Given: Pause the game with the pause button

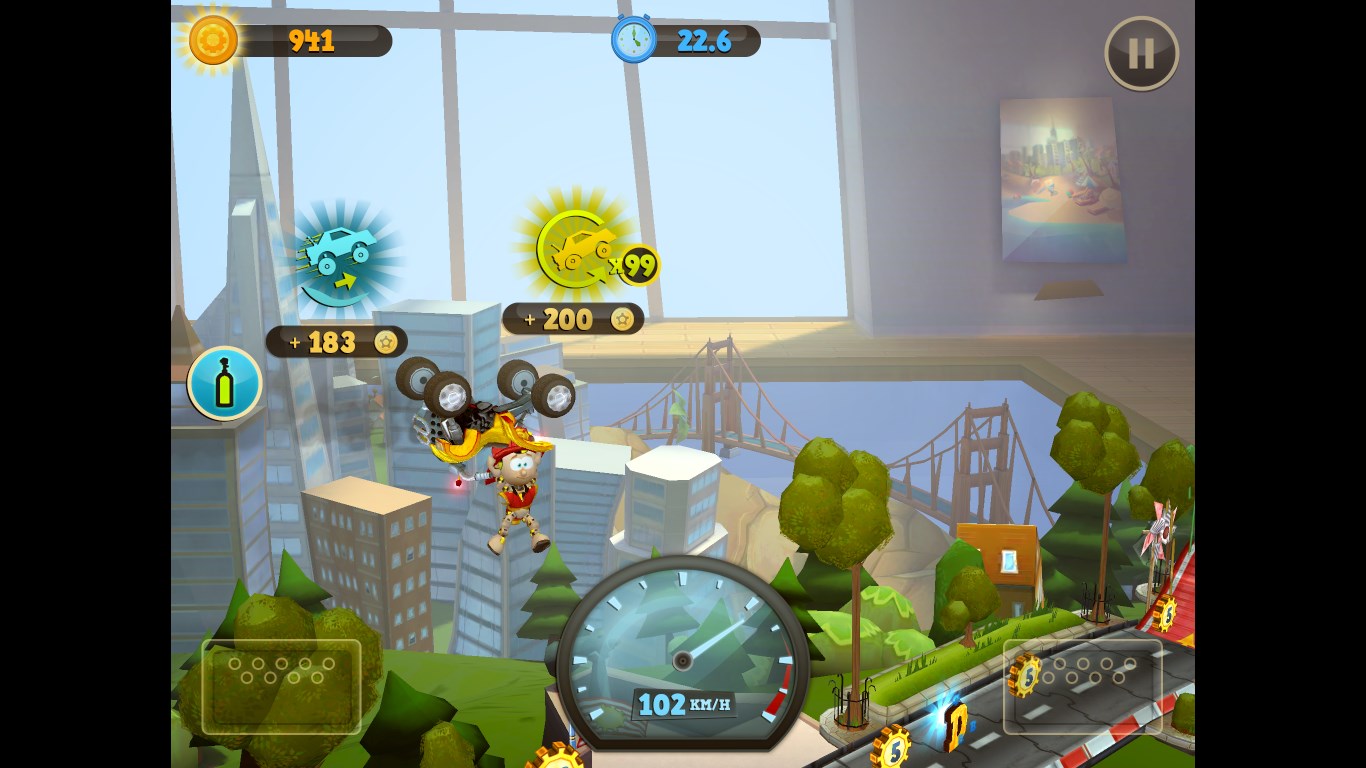Looking at the screenshot, I should tap(1141, 53).
